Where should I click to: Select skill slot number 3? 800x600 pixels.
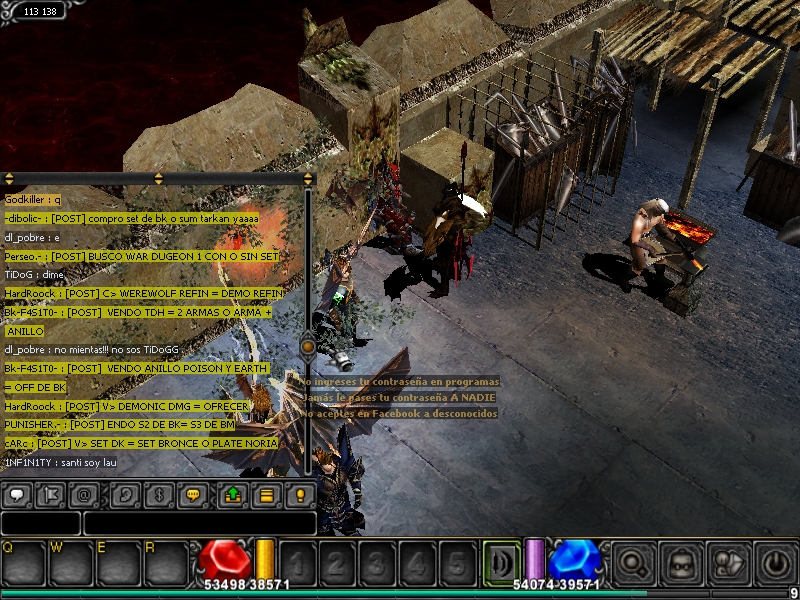click(378, 562)
